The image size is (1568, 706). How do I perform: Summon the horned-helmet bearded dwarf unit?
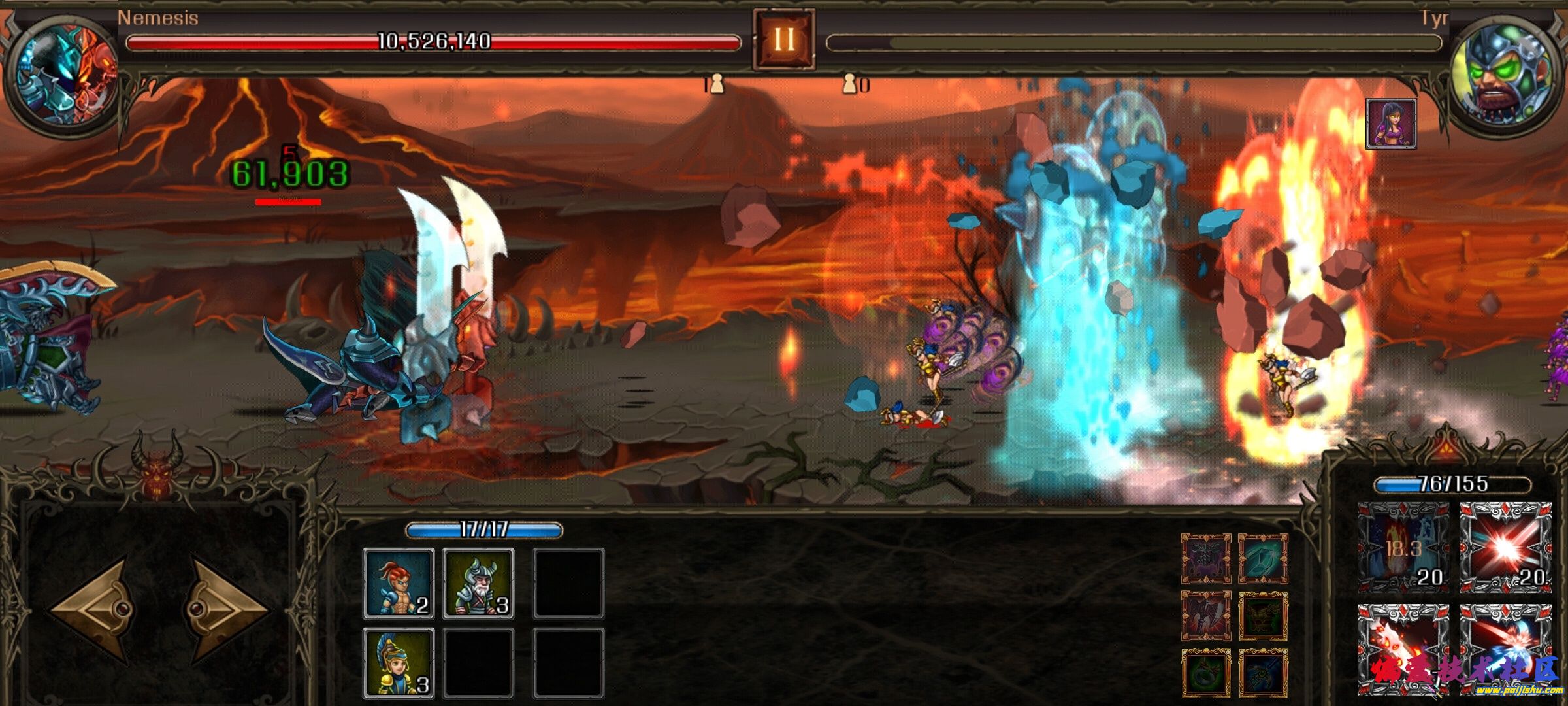coord(478,584)
